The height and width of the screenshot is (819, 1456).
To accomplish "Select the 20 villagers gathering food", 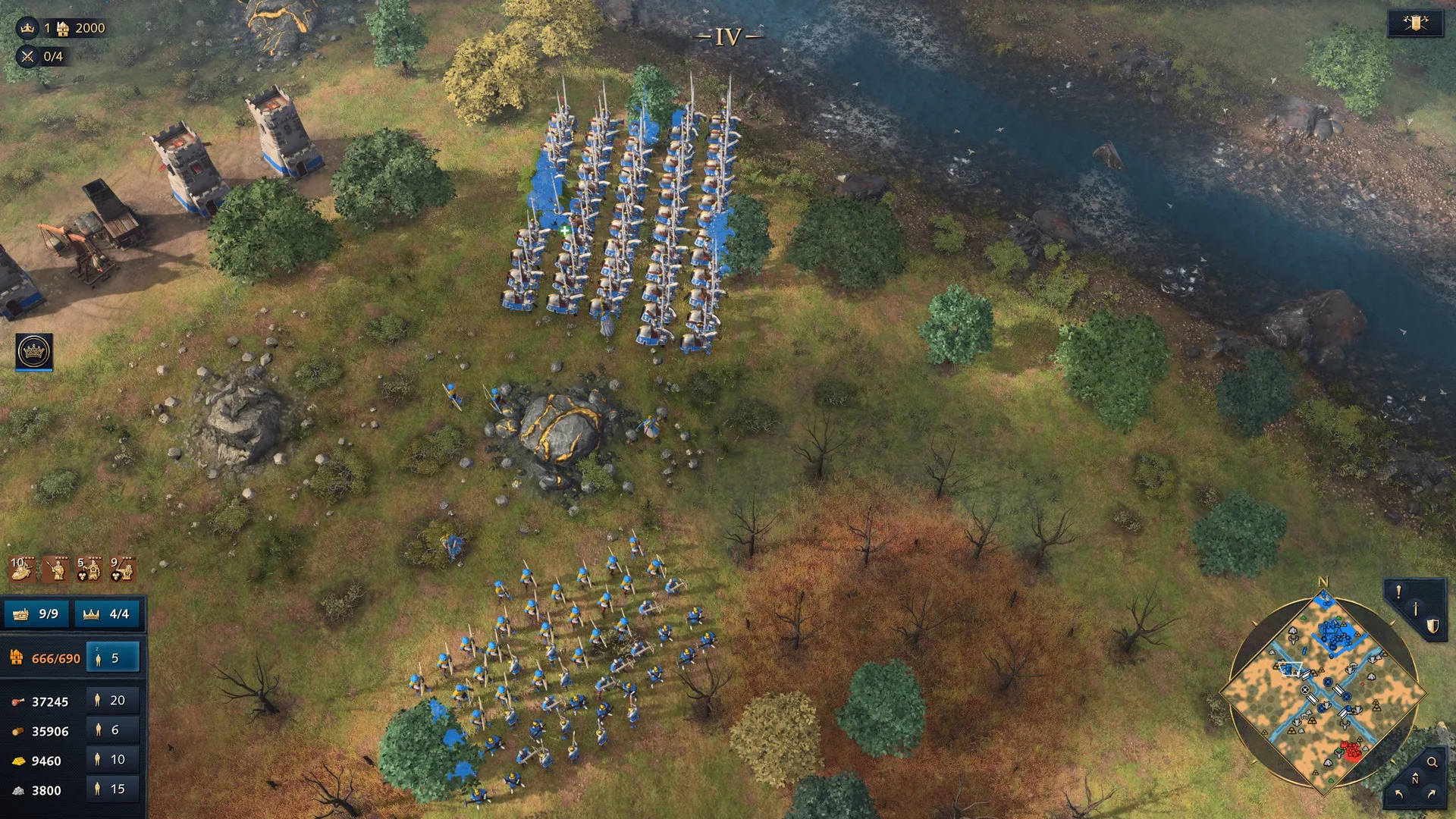I will (x=113, y=701).
